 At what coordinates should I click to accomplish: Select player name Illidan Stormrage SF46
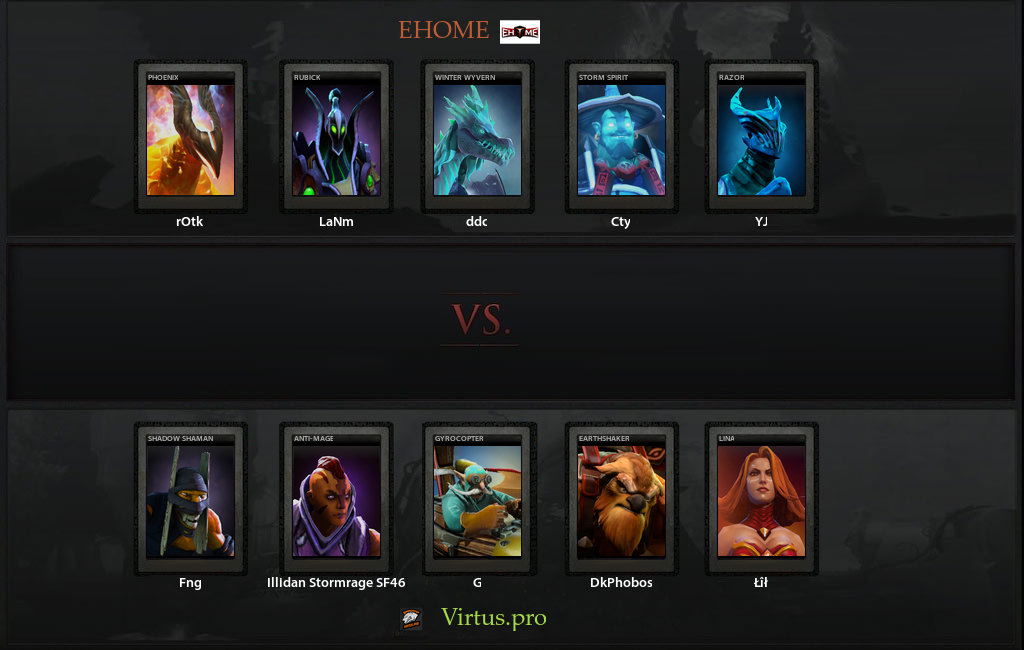[336, 582]
